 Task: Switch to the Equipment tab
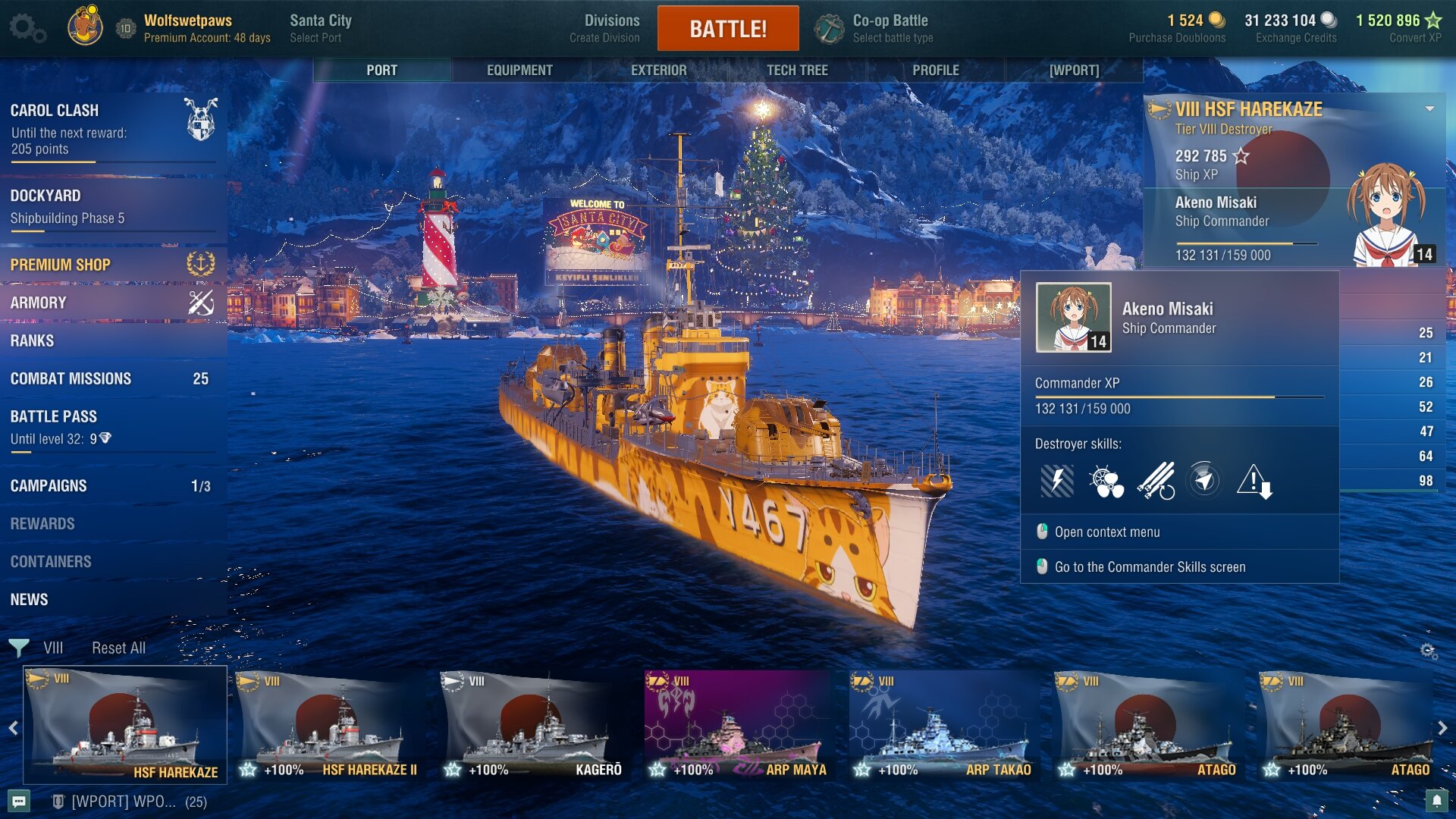click(x=519, y=70)
